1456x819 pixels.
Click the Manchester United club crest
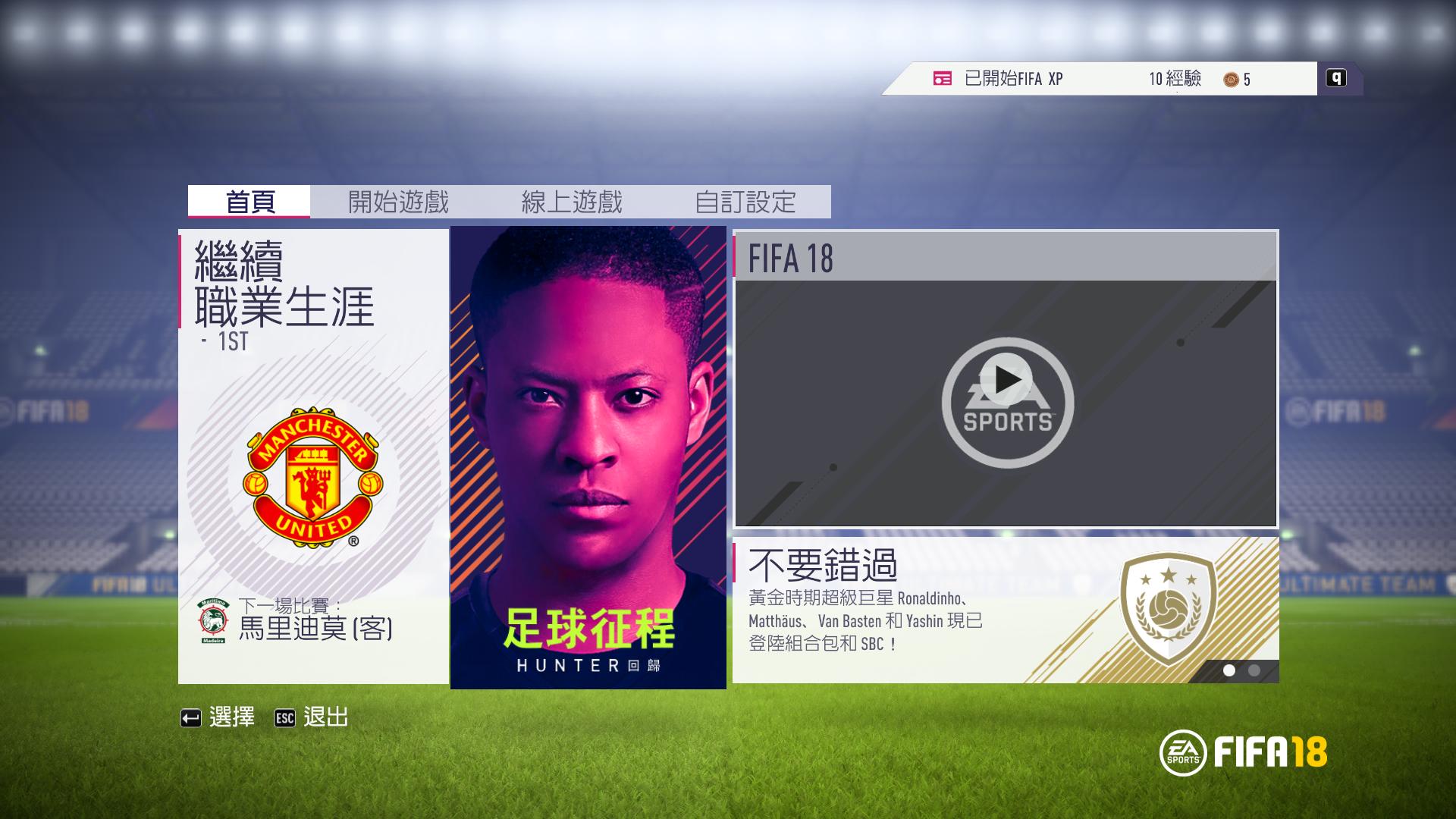(312, 478)
